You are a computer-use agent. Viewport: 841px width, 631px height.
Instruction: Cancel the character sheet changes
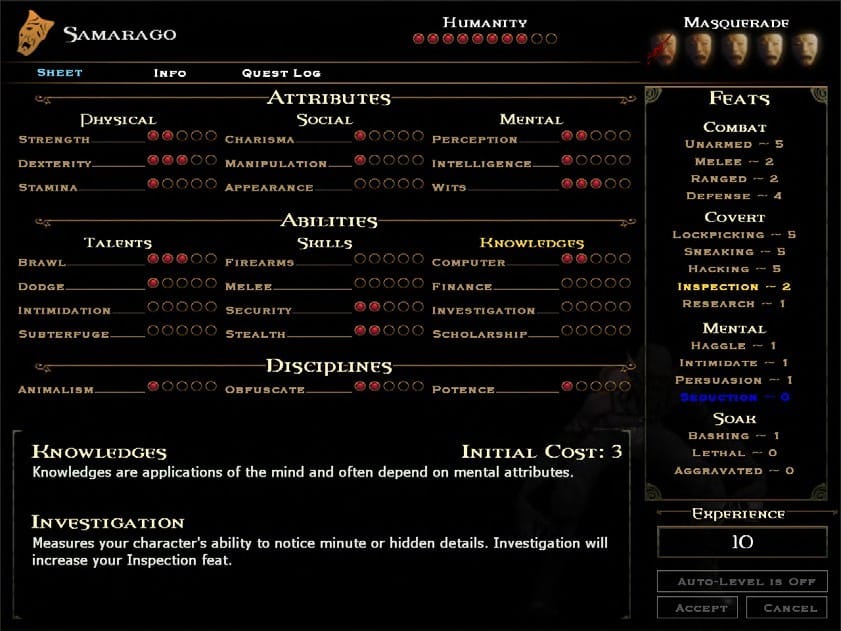pos(789,607)
